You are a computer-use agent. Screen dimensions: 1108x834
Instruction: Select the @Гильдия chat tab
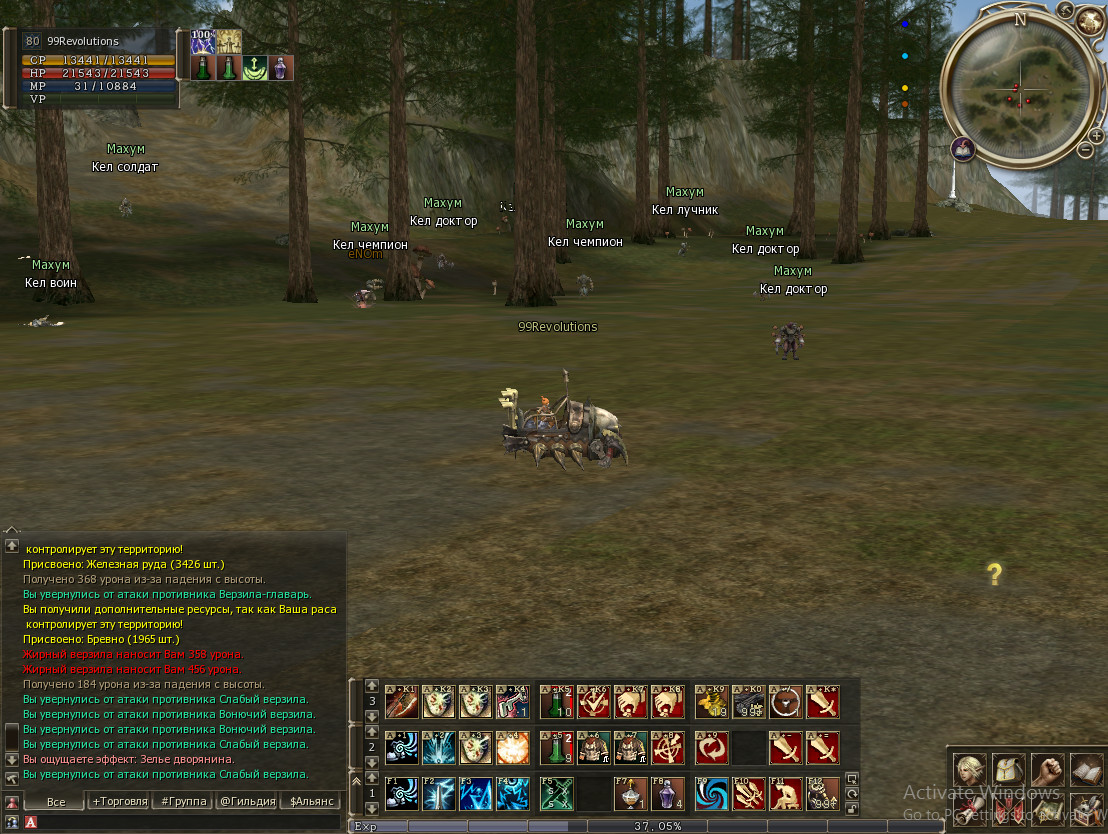pos(246,801)
